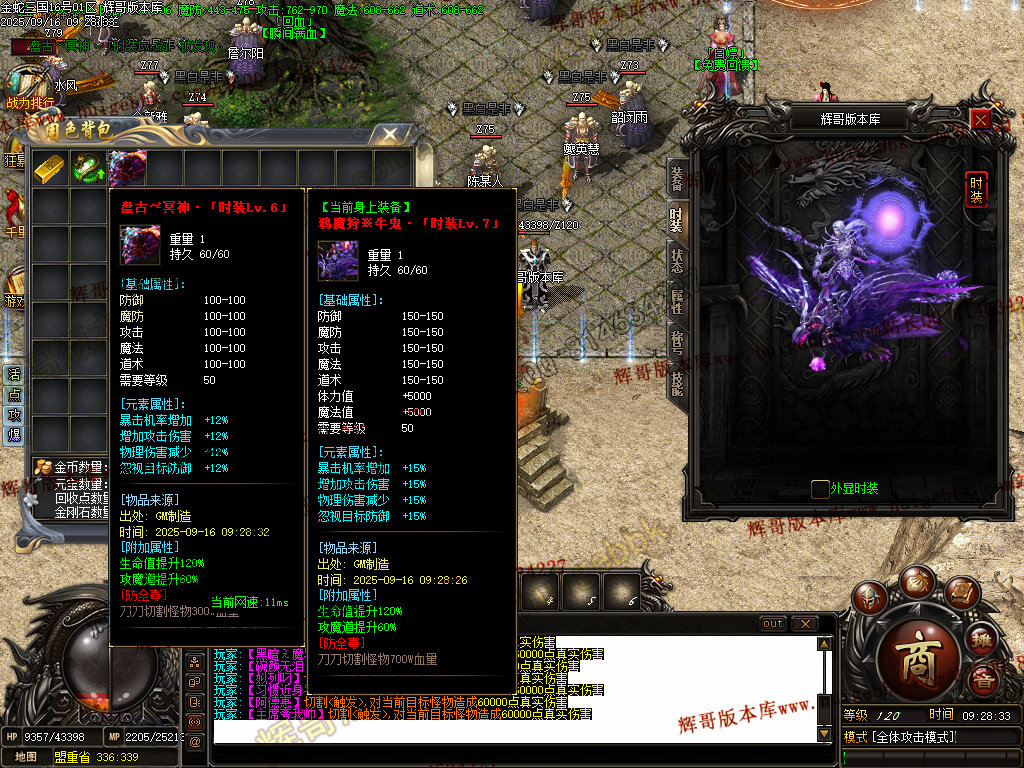Click the chat window 'out' button

click(x=773, y=624)
